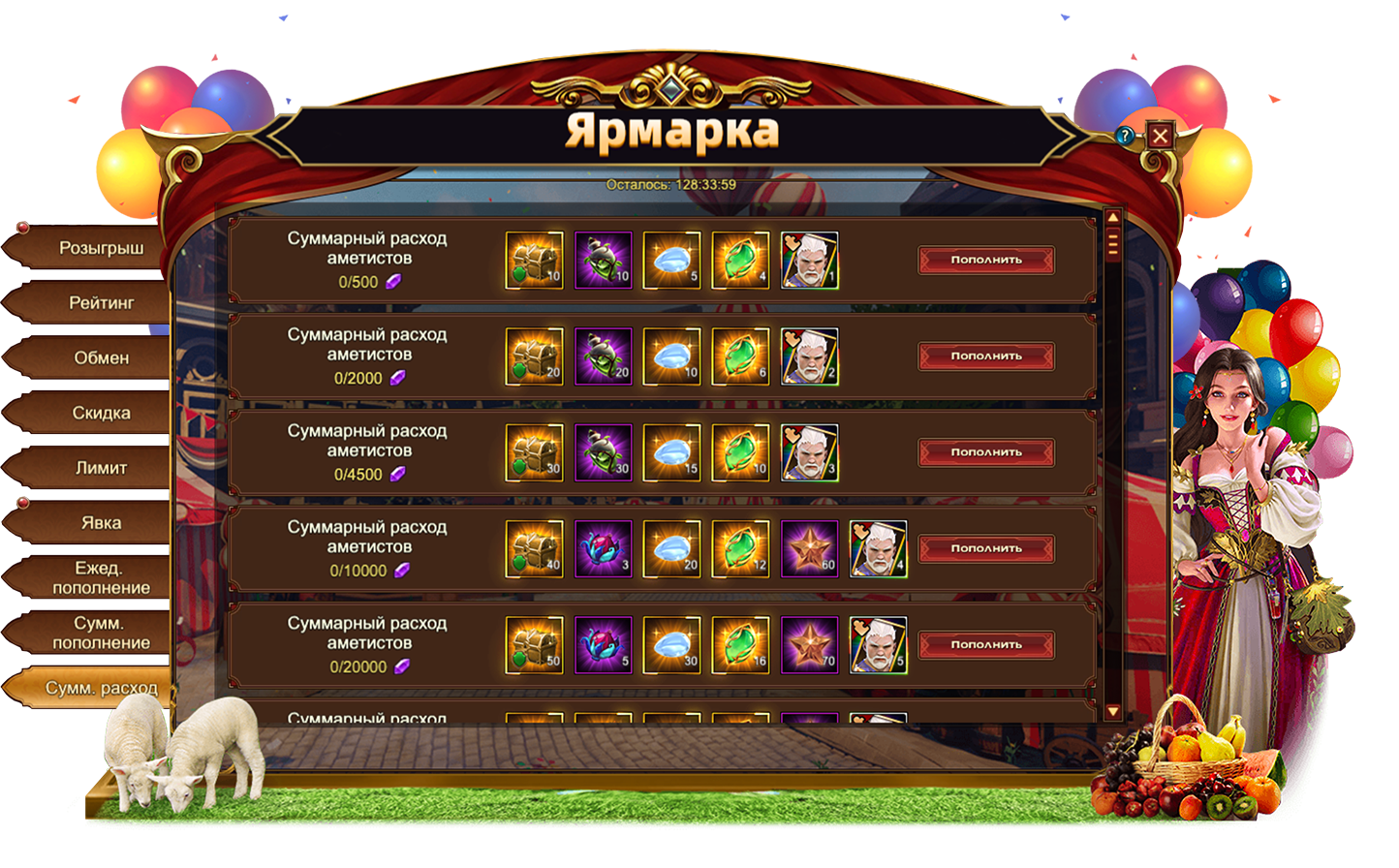Choose Пополнить for the 0/10000 tier
Image resolution: width=1399 pixels, height=868 pixels.
click(986, 548)
